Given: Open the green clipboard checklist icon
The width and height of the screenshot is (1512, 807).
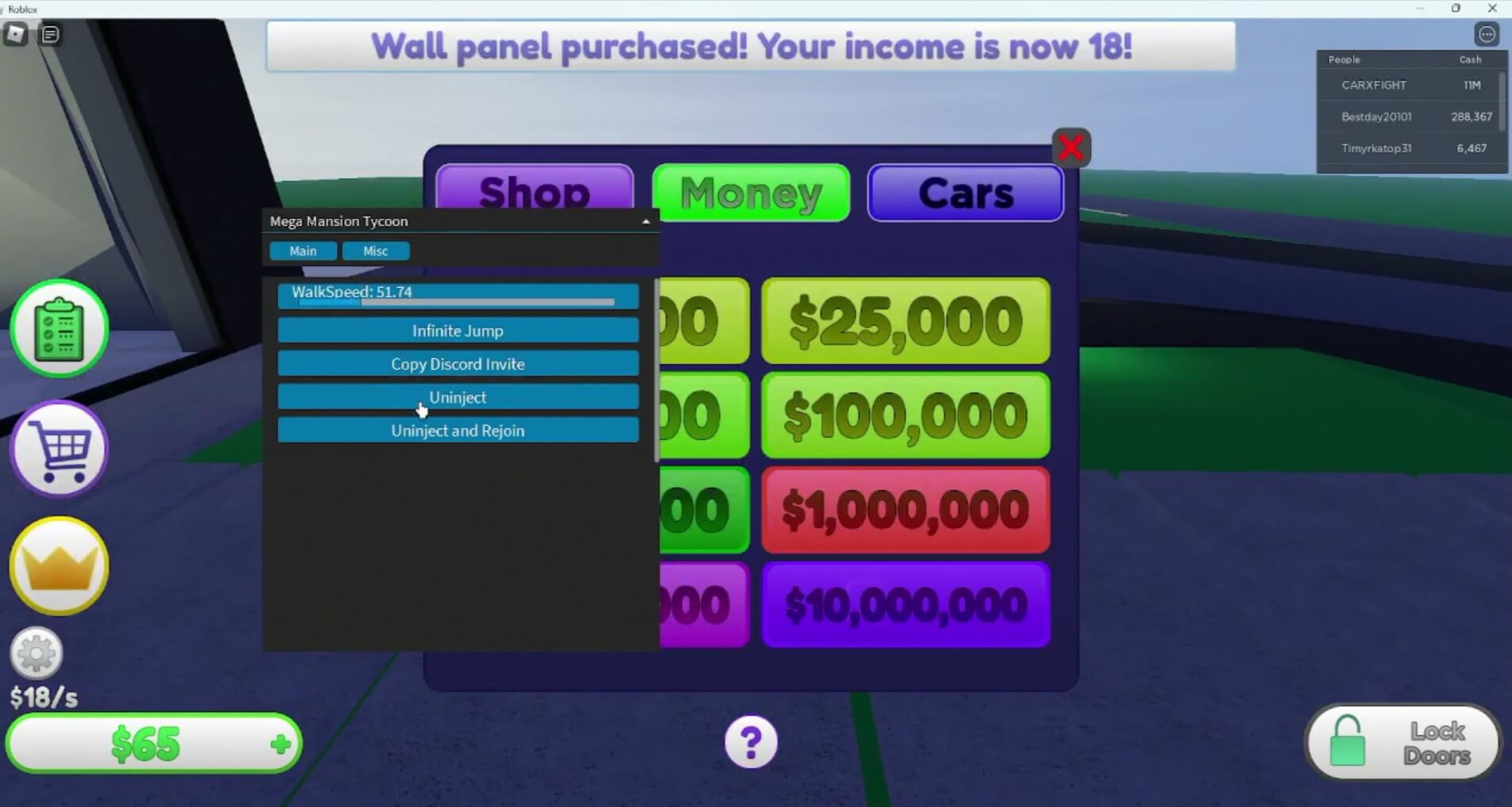Looking at the screenshot, I should click(x=59, y=328).
